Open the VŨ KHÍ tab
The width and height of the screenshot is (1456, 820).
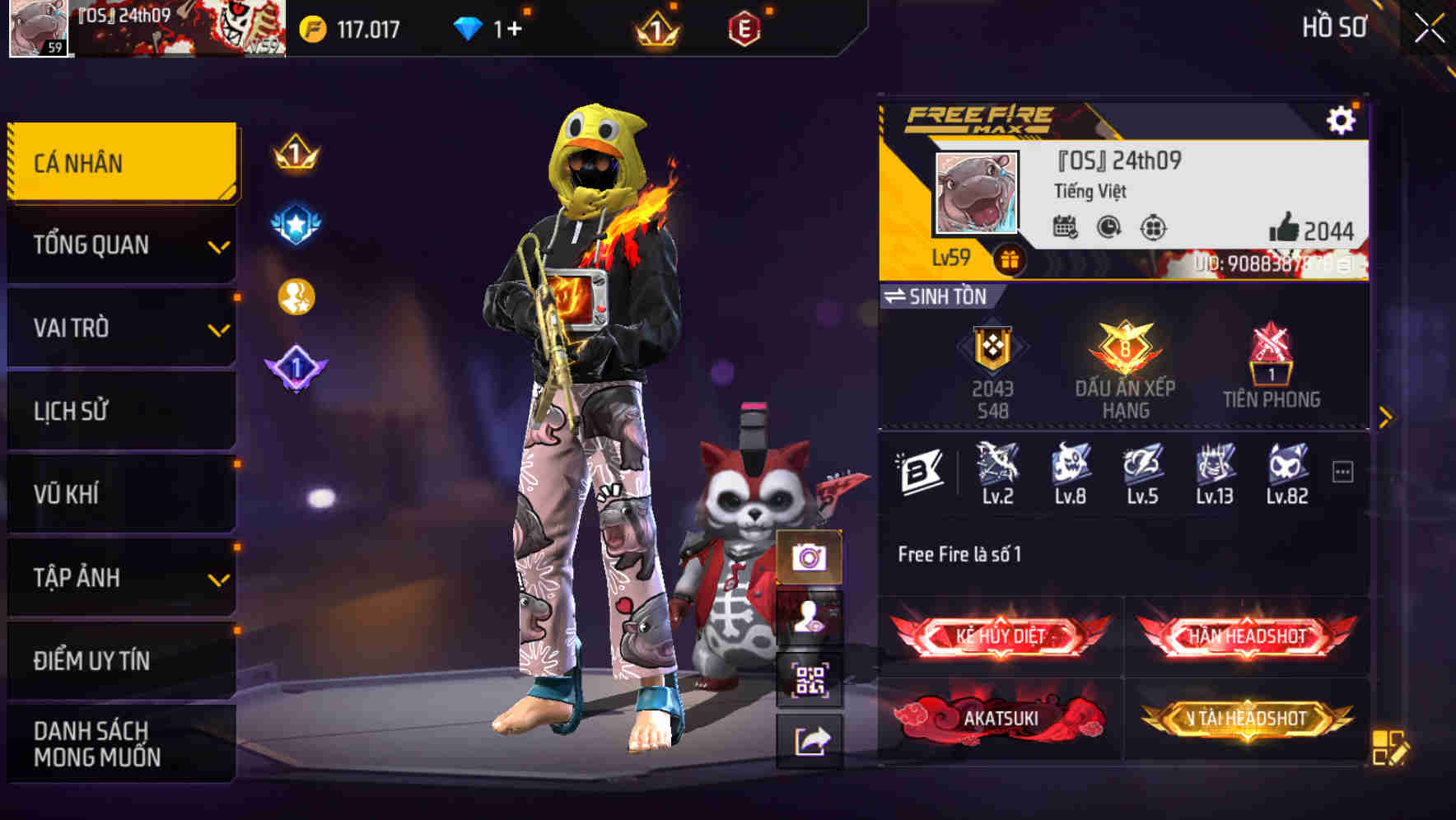[121, 494]
